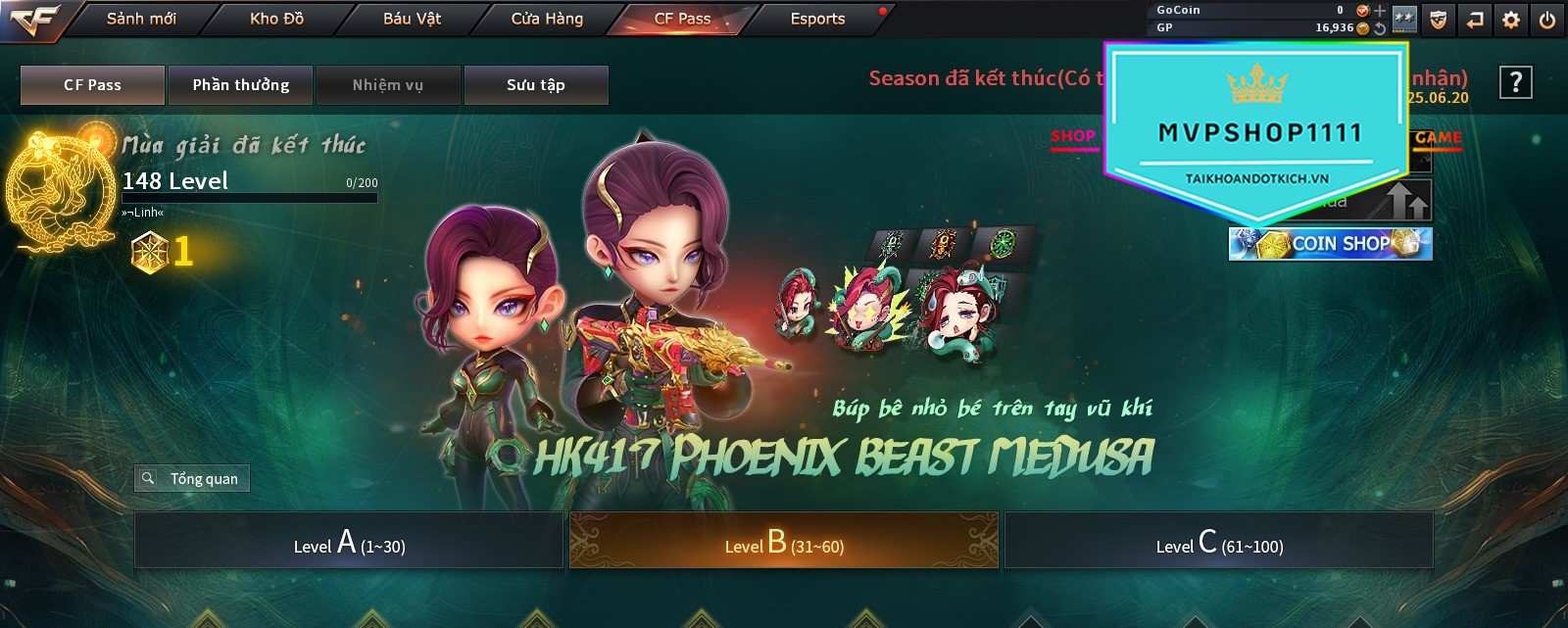1568x628 pixels.
Task: Open the Báu Vật menu
Action: [x=412, y=19]
